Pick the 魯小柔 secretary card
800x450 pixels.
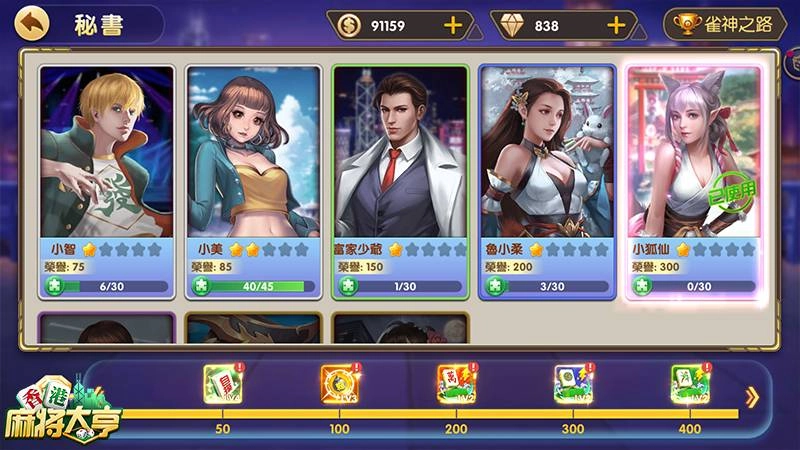[546, 160]
